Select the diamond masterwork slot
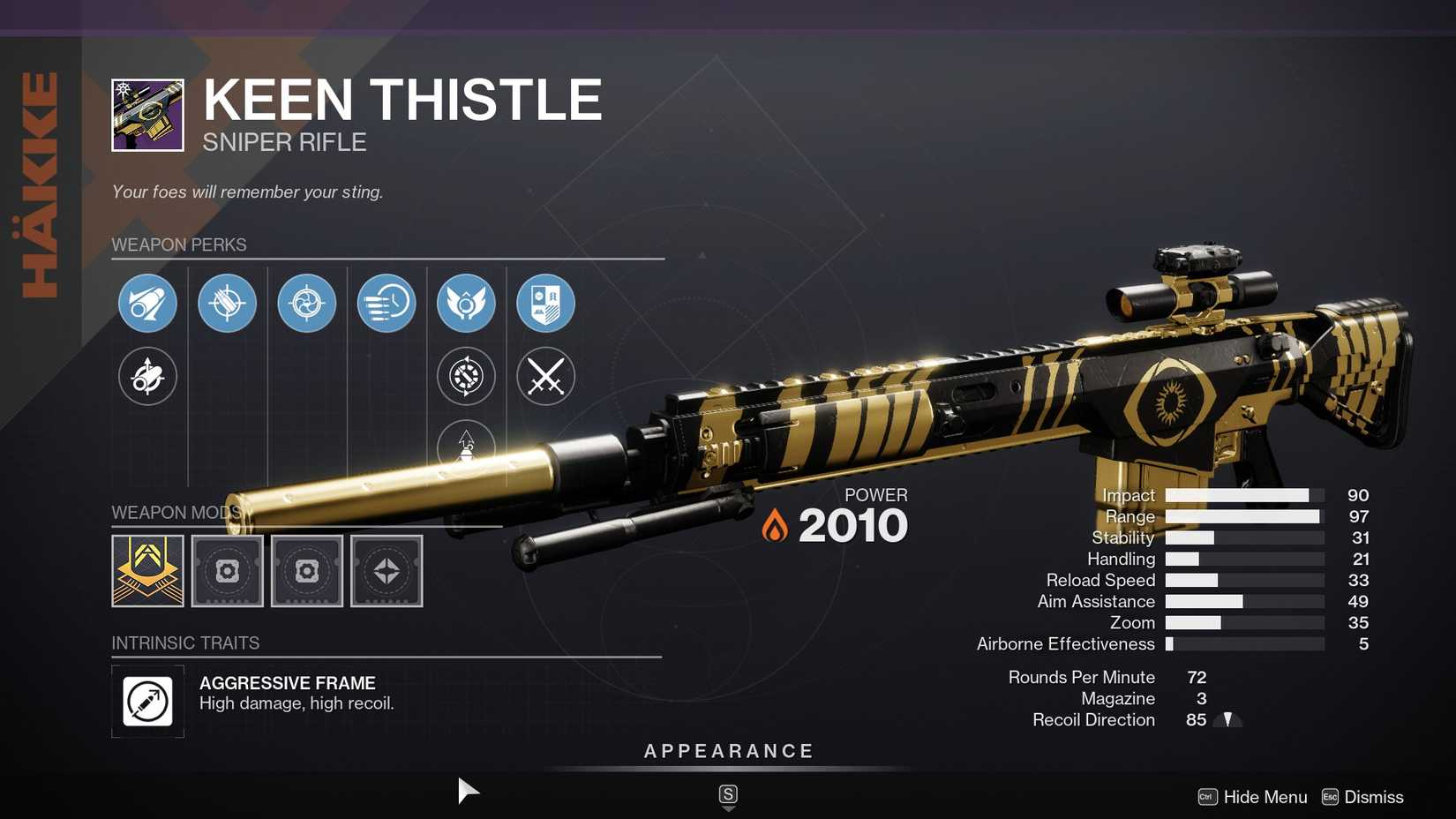Image resolution: width=1456 pixels, height=819 pixels. pyautogui.click(x=386, y=571)
